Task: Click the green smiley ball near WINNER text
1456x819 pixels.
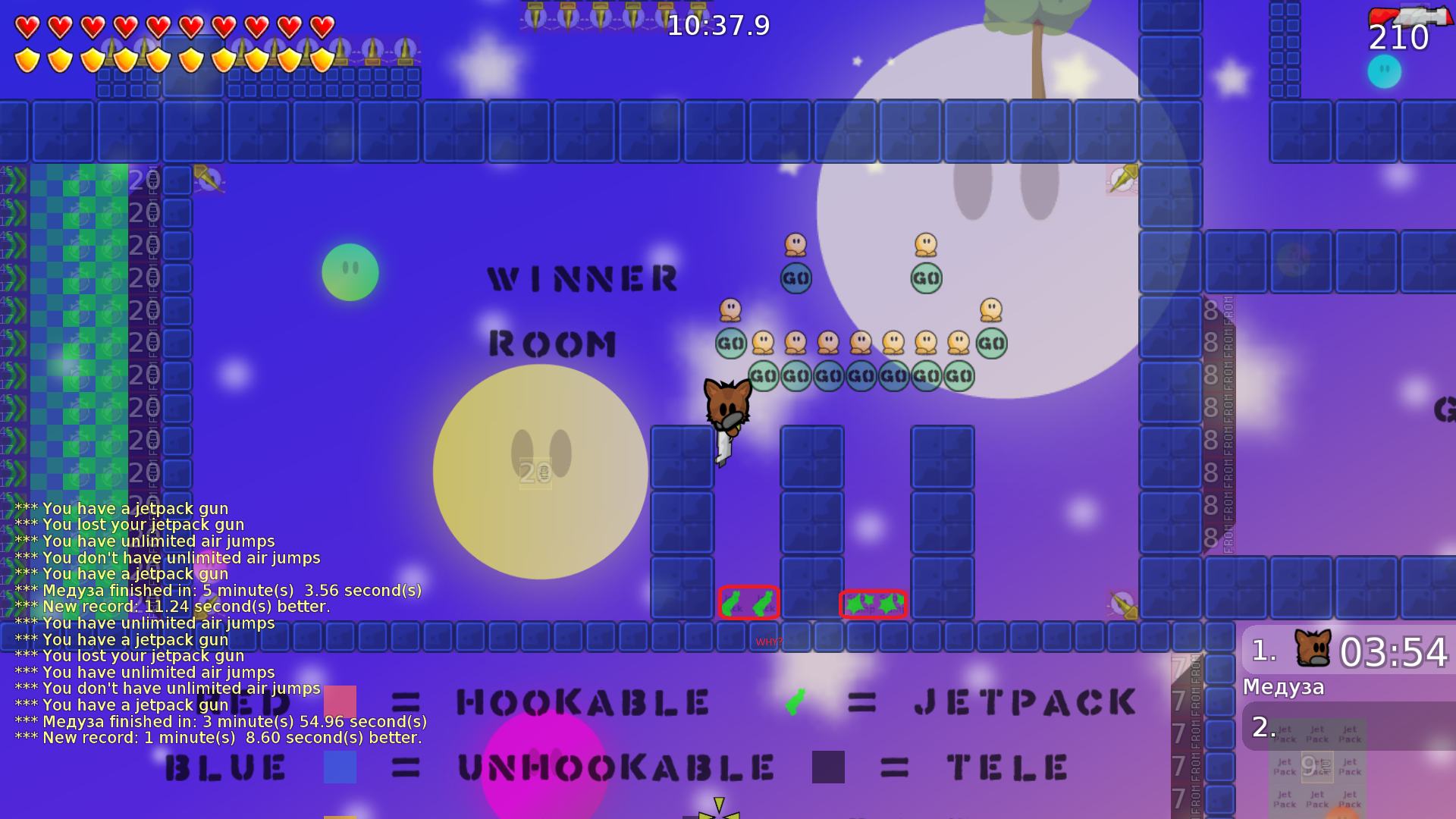Action: [x=350, y=271]
